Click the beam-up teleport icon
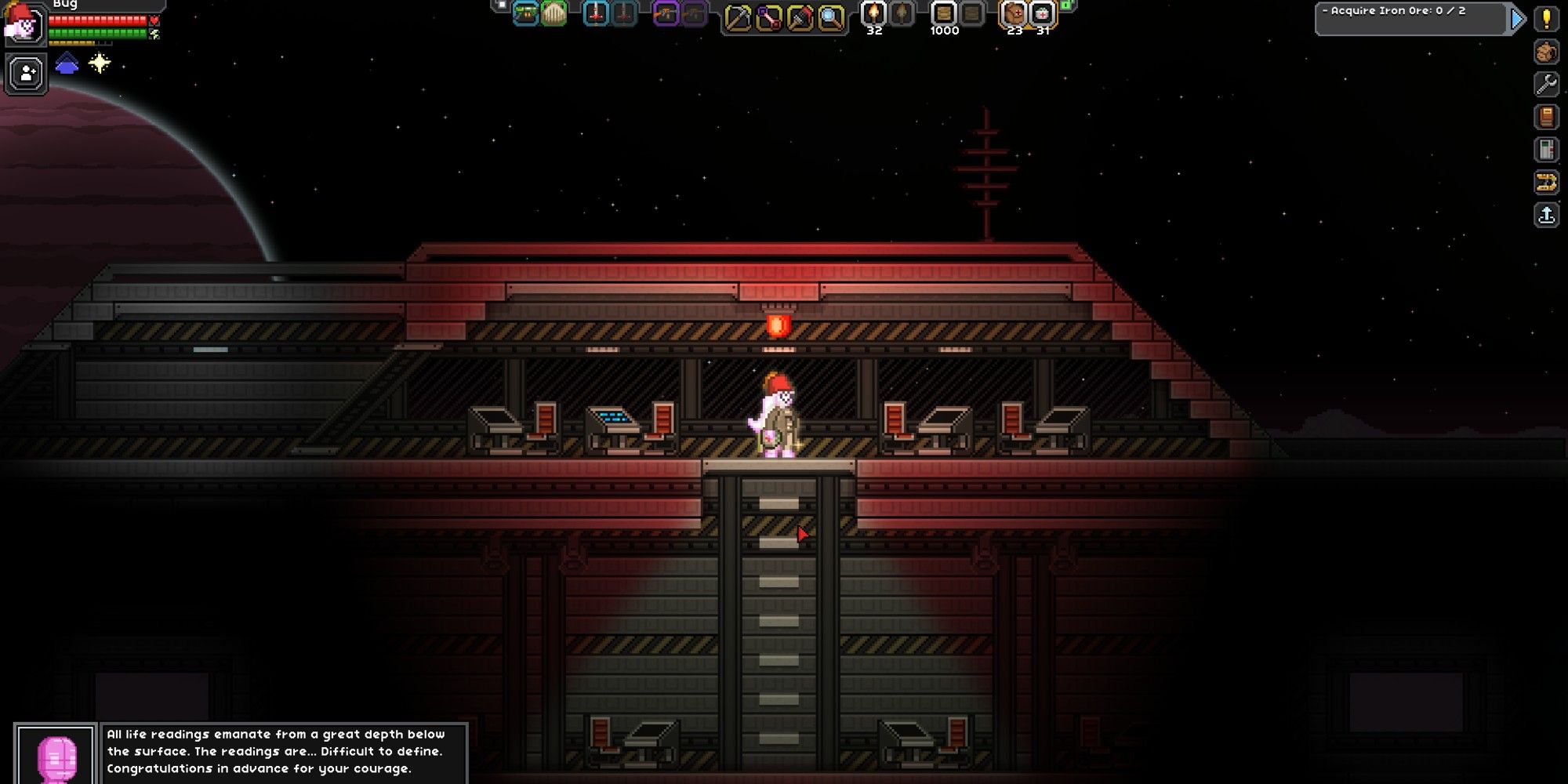The width and height of the screenshot is (1568, 784). tap(1547, 214)
